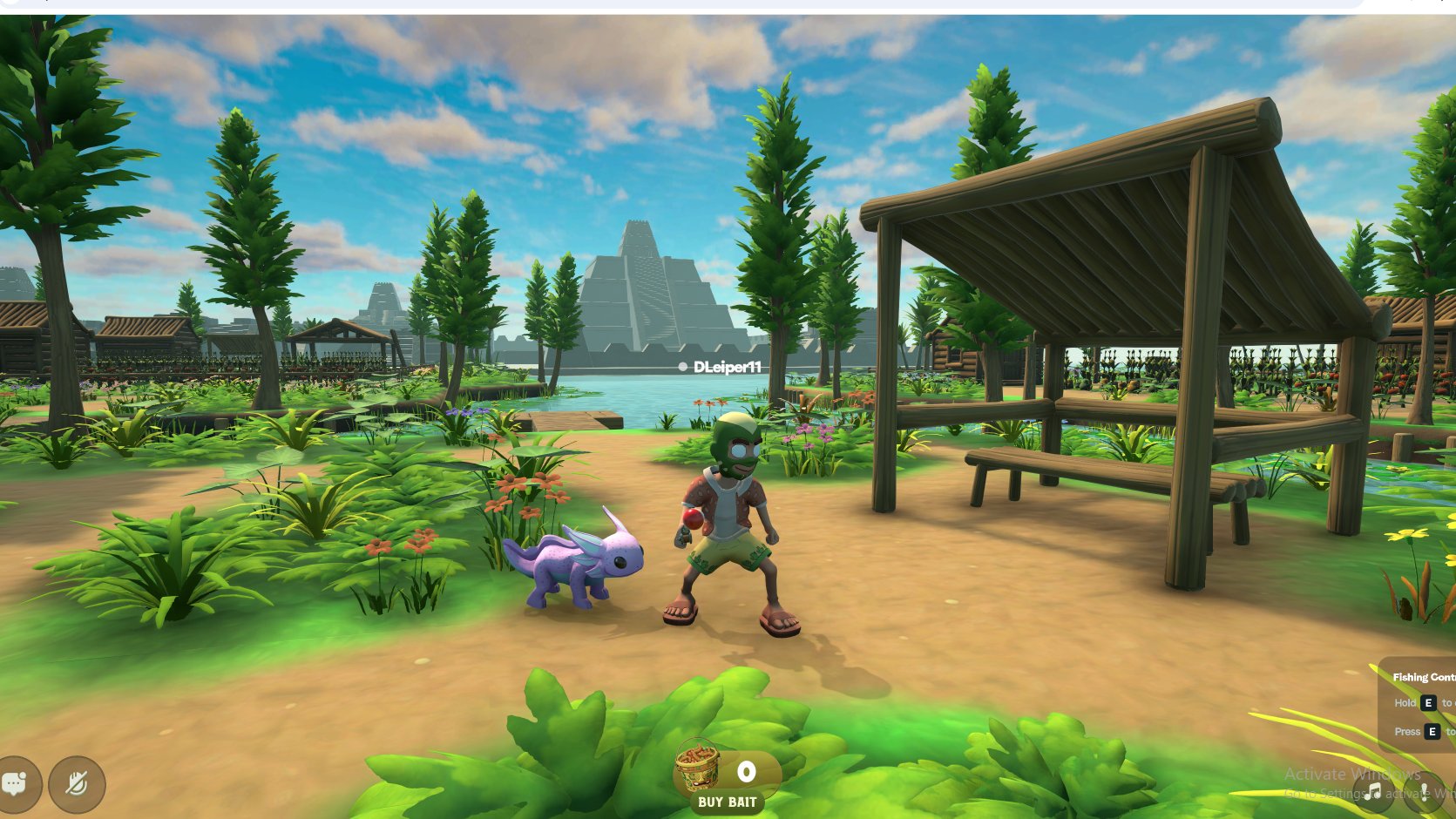This screenshot has height=819, width=1456.
Task: Click the Buy Bait button
Action: (x=727, y=802)
